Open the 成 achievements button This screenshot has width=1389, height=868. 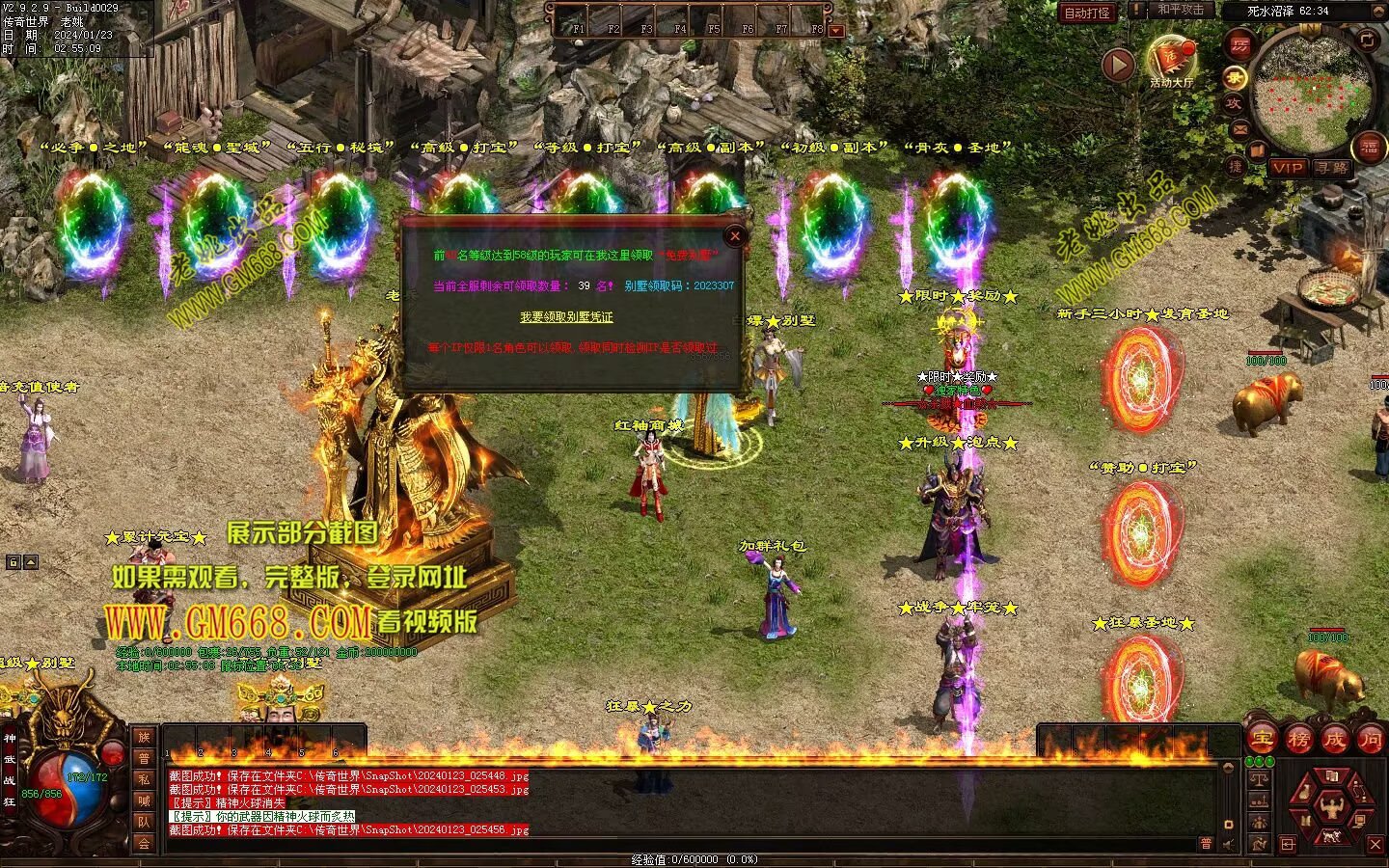[x=1334, y=740]
